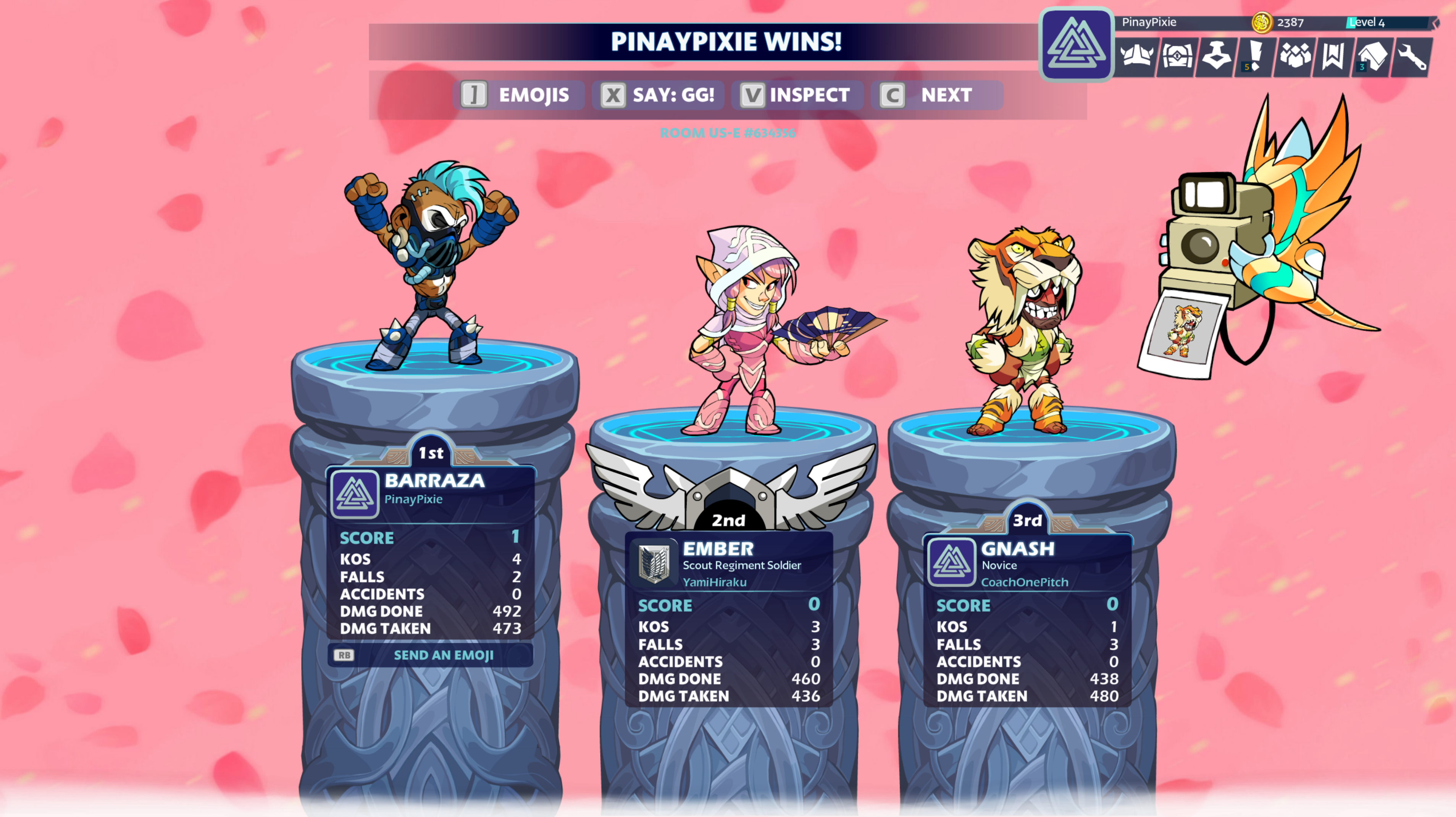Continue with the Next button
The image size is (1456, 817).
tap(936, 95)
